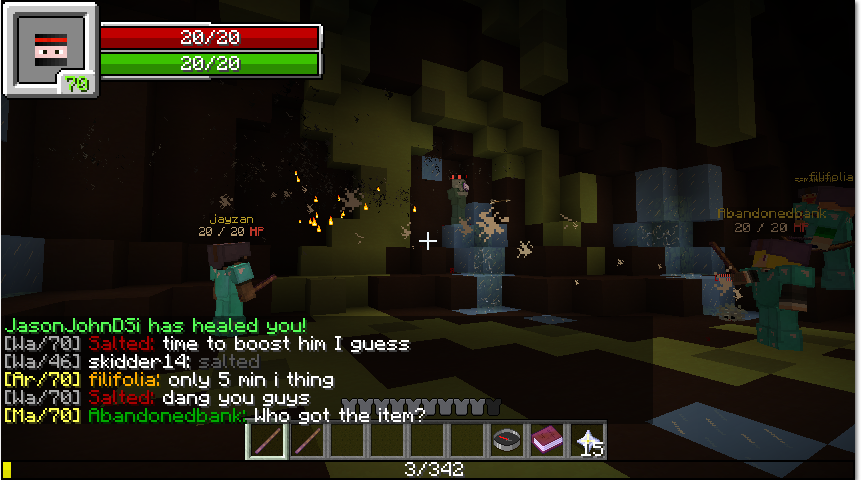Choose the purple book in the hotbar
Image resolution: width=861 pixels, height=480 pixels.
546,441
